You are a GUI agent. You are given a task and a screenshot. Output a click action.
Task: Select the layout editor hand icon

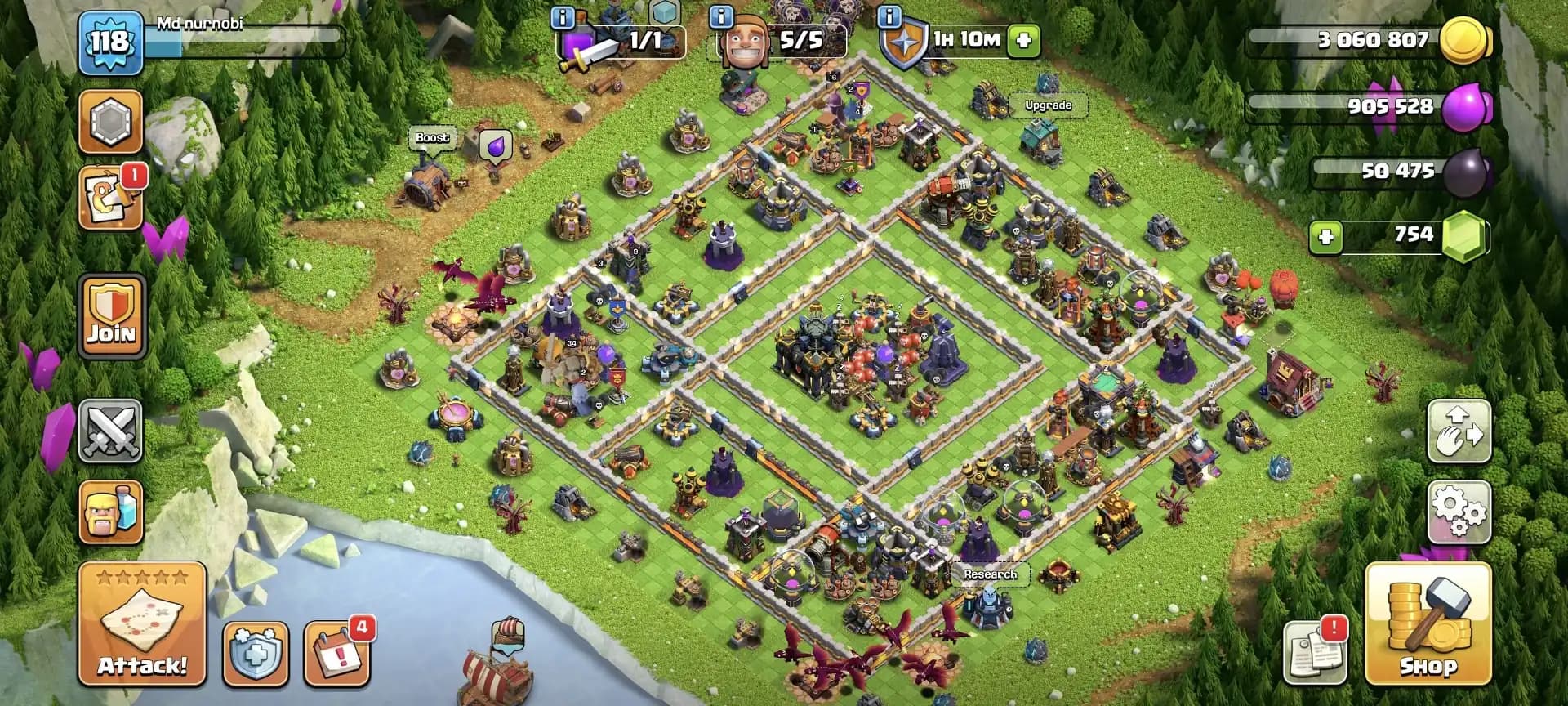click(1460, 436)
